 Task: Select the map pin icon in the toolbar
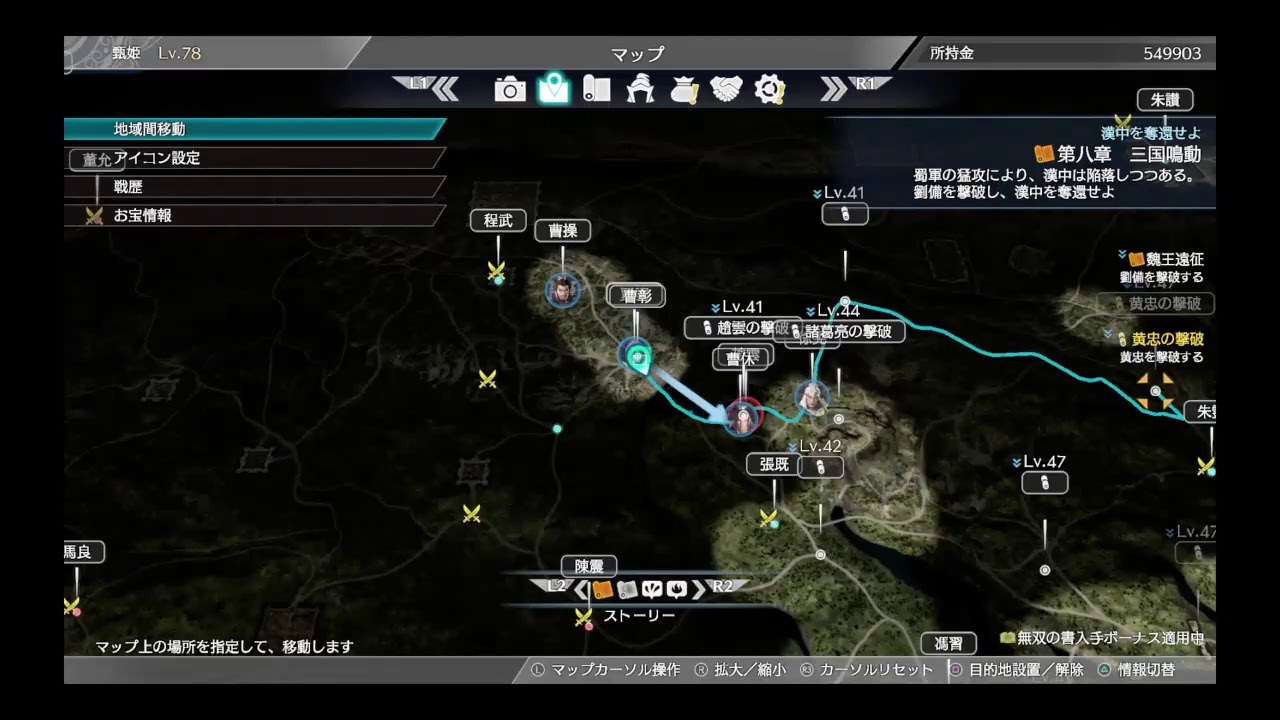point(551,88)
